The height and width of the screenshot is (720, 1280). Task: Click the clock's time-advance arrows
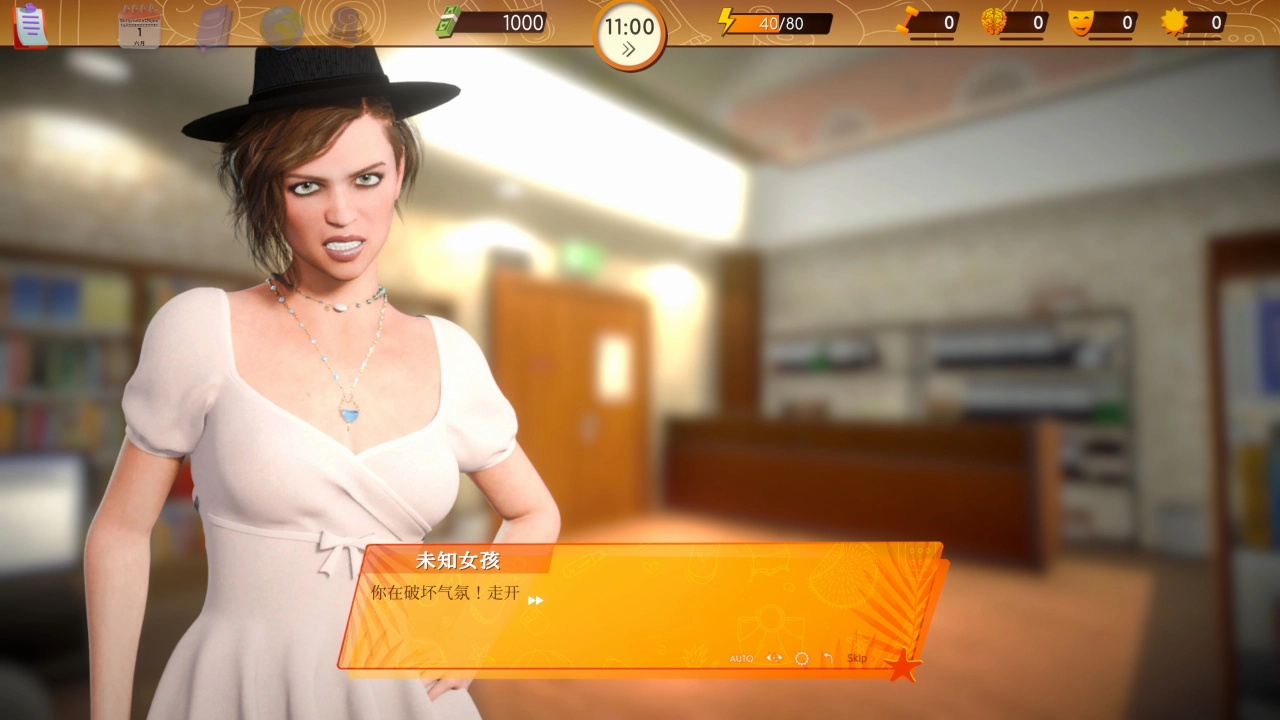click(629, 50)
